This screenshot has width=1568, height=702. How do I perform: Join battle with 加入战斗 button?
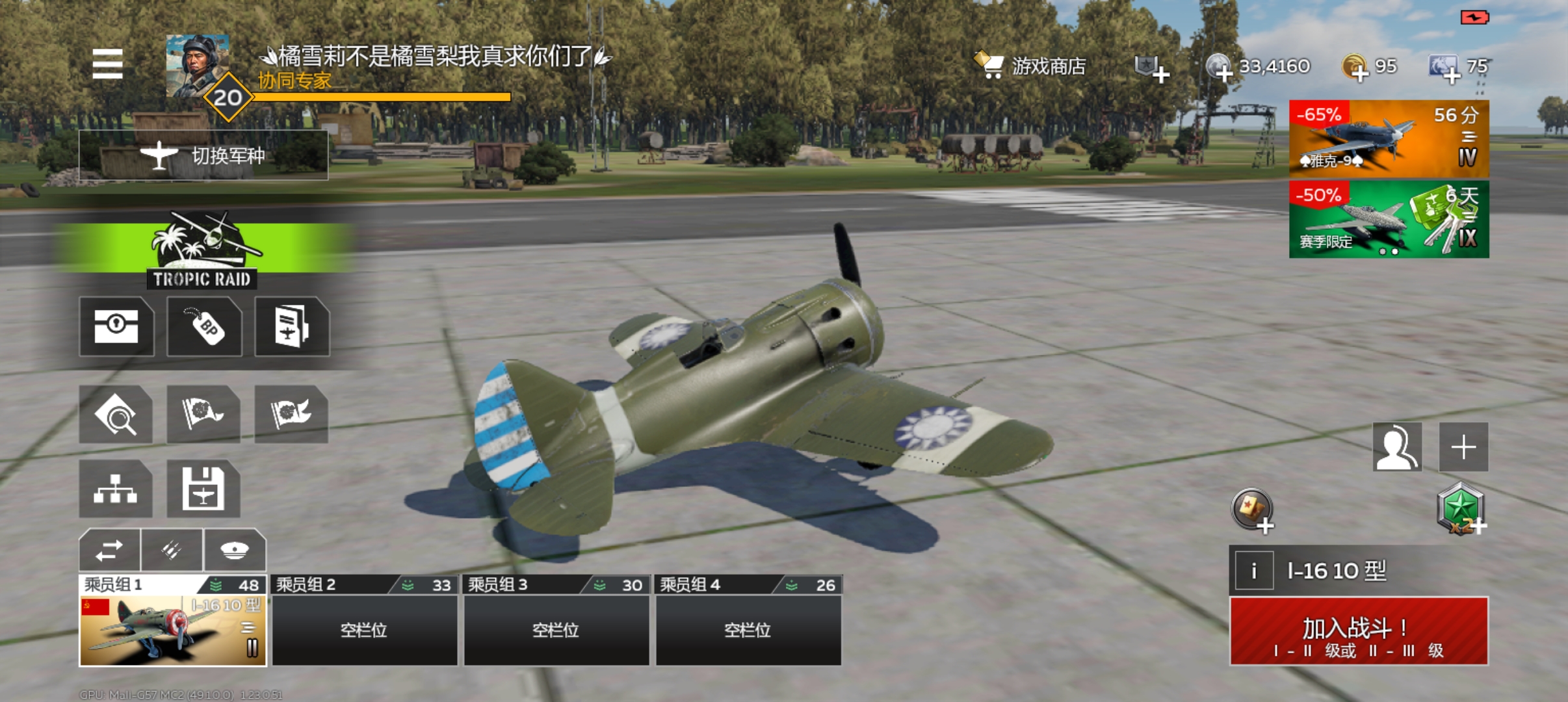(1359, 630)
